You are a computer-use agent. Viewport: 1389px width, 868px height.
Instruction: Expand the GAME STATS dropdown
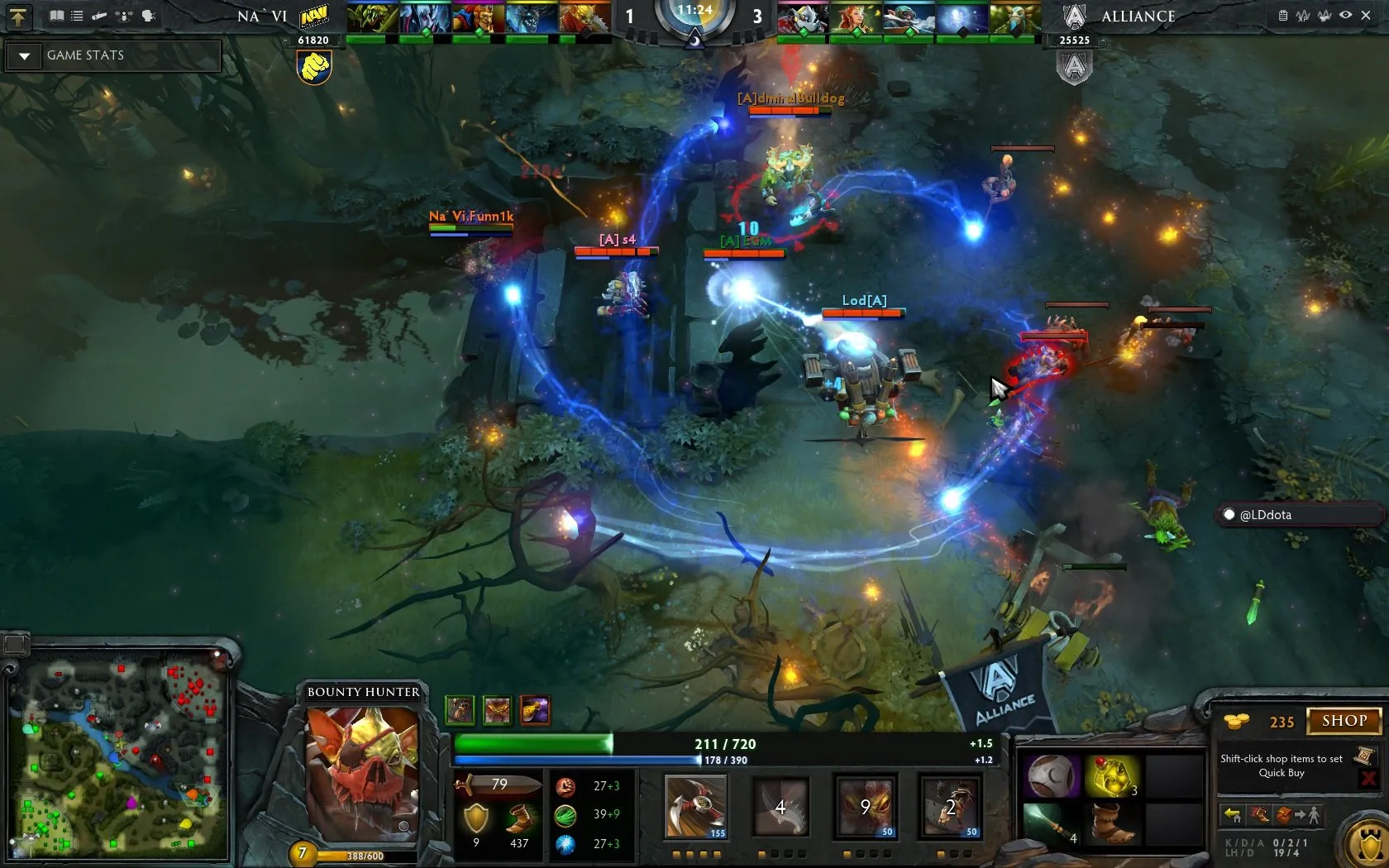(25, 56)
